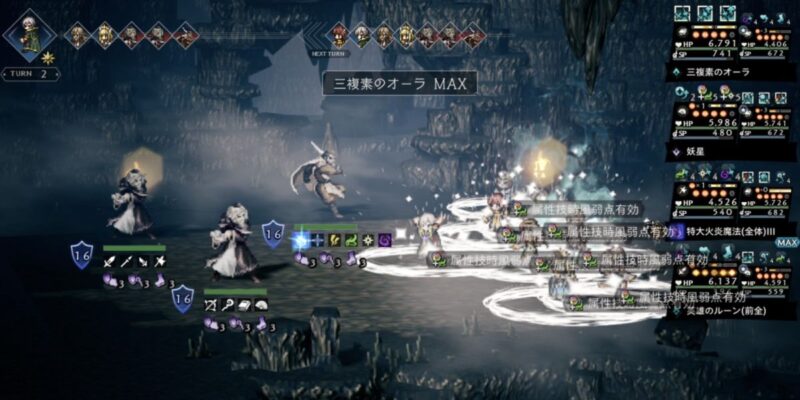The height and width of the screenshot is (400, 800).
Task: Select the glowing ice-element weakness icon
Action: tap(299, 240)
